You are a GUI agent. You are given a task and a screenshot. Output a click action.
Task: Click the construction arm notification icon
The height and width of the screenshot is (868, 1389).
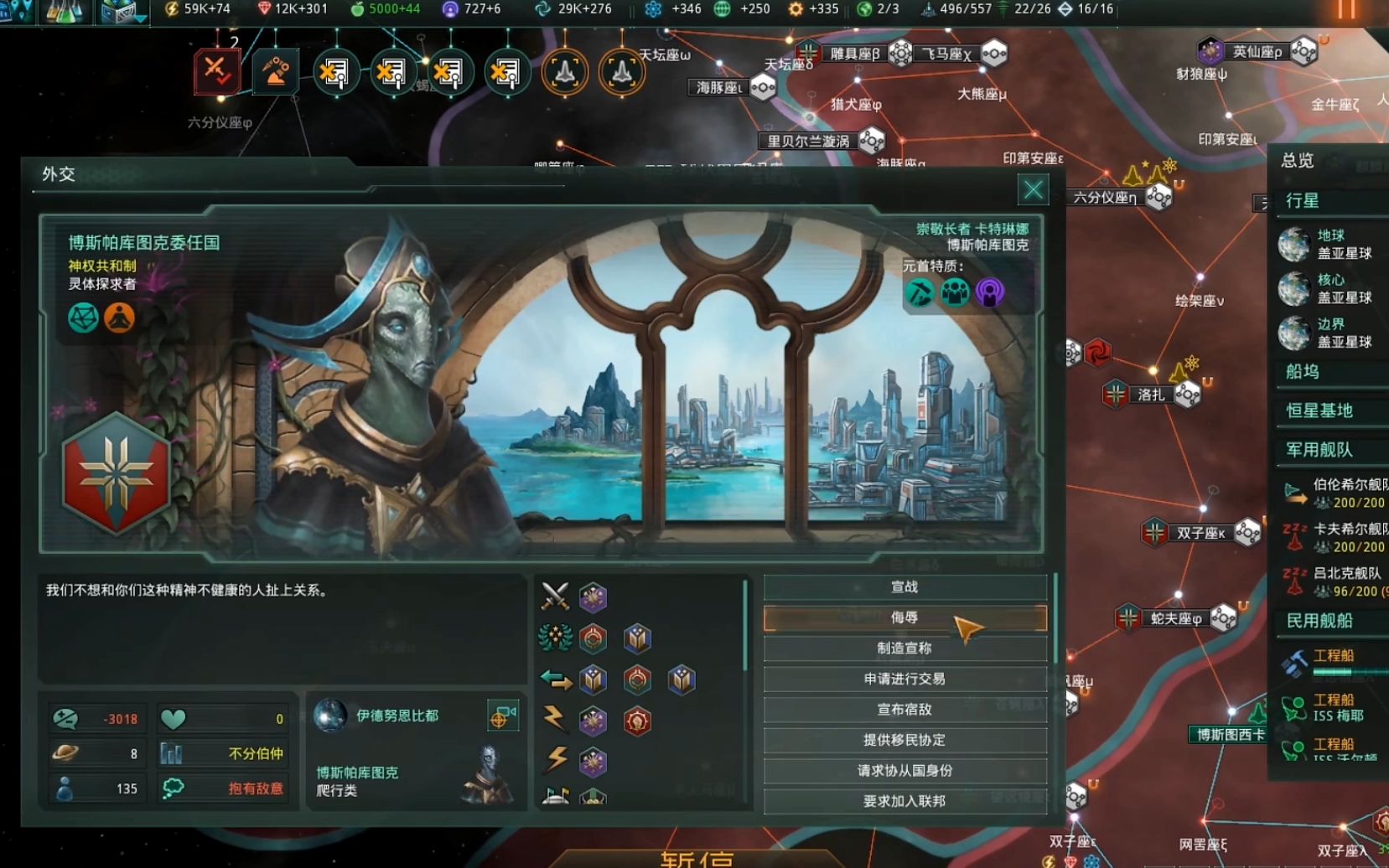point(277,71)
